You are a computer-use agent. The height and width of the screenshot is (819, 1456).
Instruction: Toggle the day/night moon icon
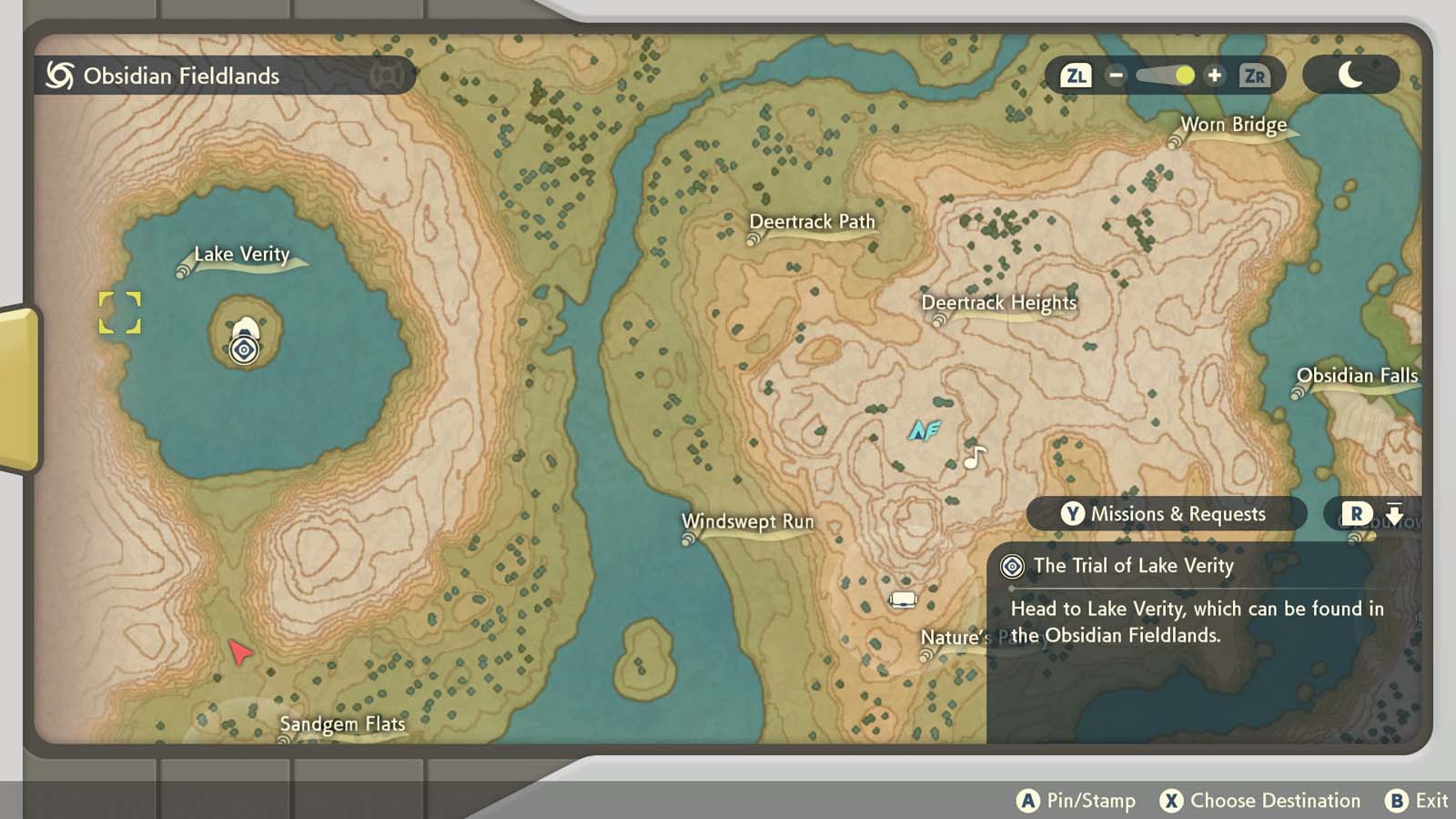click(1350, 76)
